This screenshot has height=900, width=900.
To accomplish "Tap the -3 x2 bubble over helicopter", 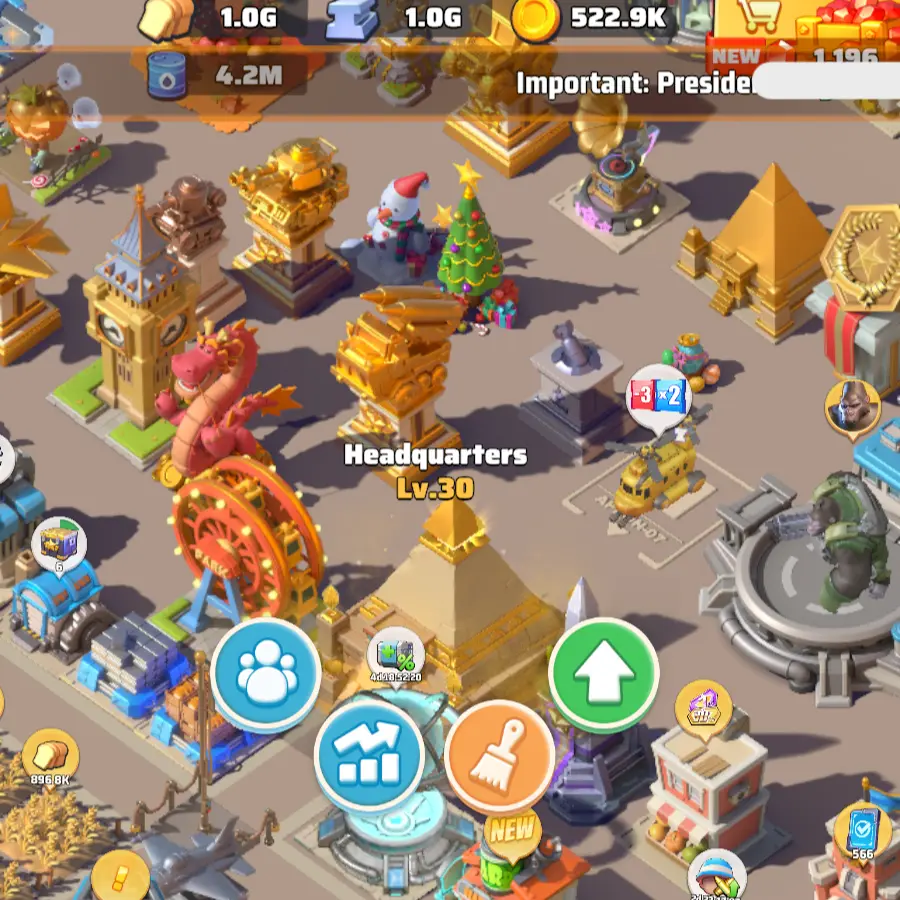I will point(659,397).
